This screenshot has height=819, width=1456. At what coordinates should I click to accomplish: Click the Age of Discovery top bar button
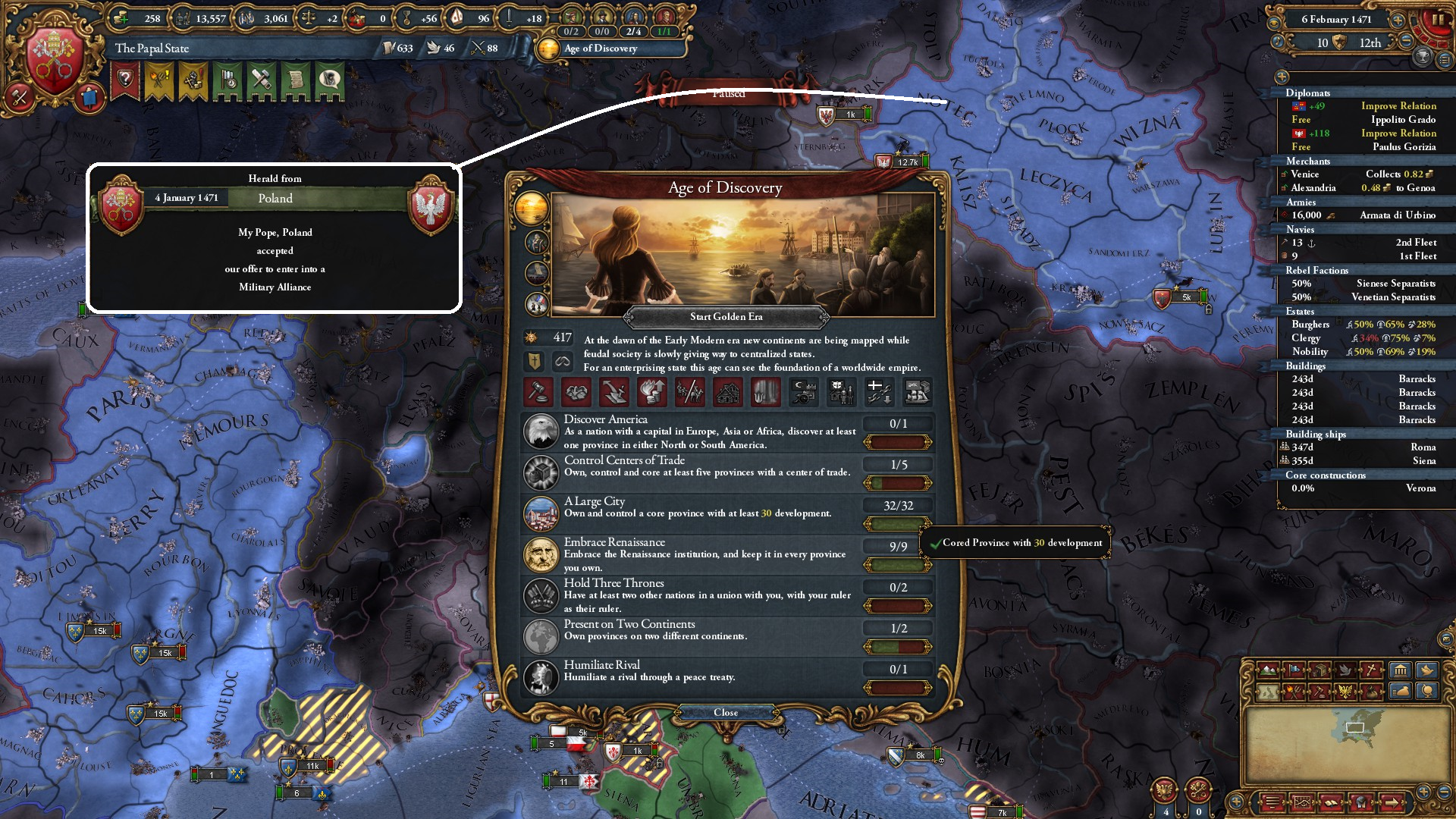click(599, 49)
